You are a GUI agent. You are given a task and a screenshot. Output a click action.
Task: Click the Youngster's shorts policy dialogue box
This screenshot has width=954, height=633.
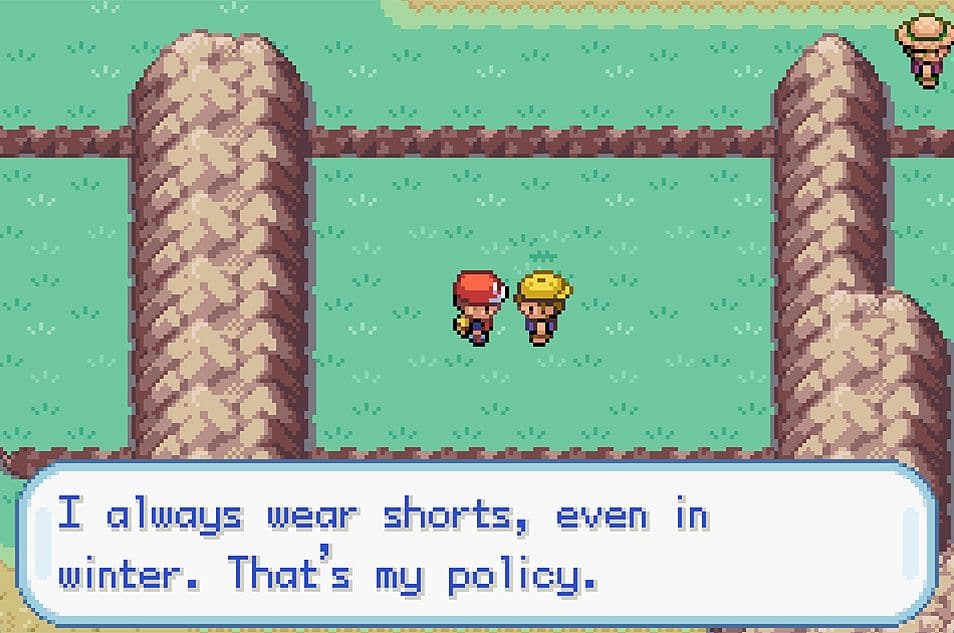click(477, 544)
